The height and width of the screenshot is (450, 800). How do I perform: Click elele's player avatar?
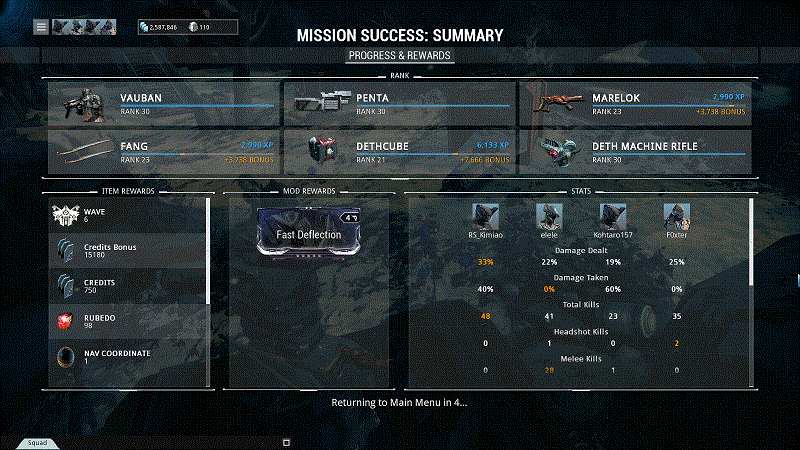pyautogui.click(x=549, y=215)
